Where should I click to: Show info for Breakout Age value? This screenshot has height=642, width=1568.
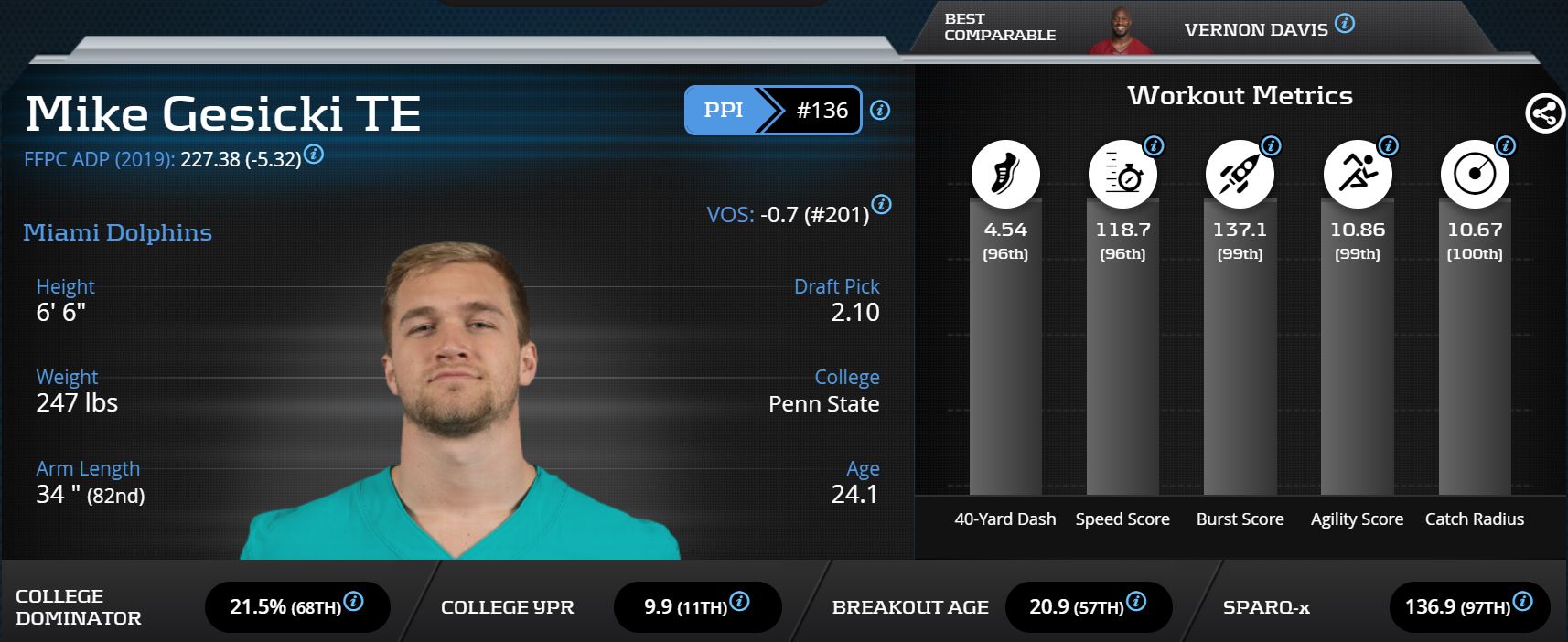(x=1136, y=601)
